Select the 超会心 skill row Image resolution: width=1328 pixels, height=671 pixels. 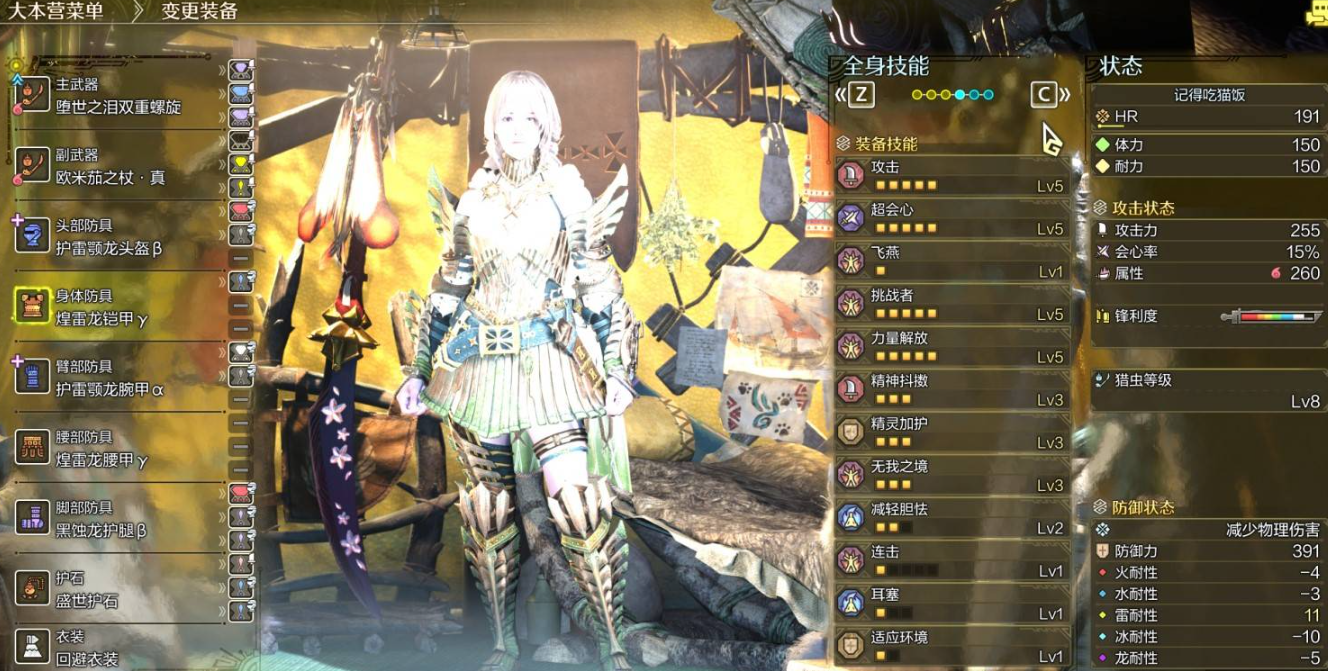pyautogui.click(x=950, y=219)
